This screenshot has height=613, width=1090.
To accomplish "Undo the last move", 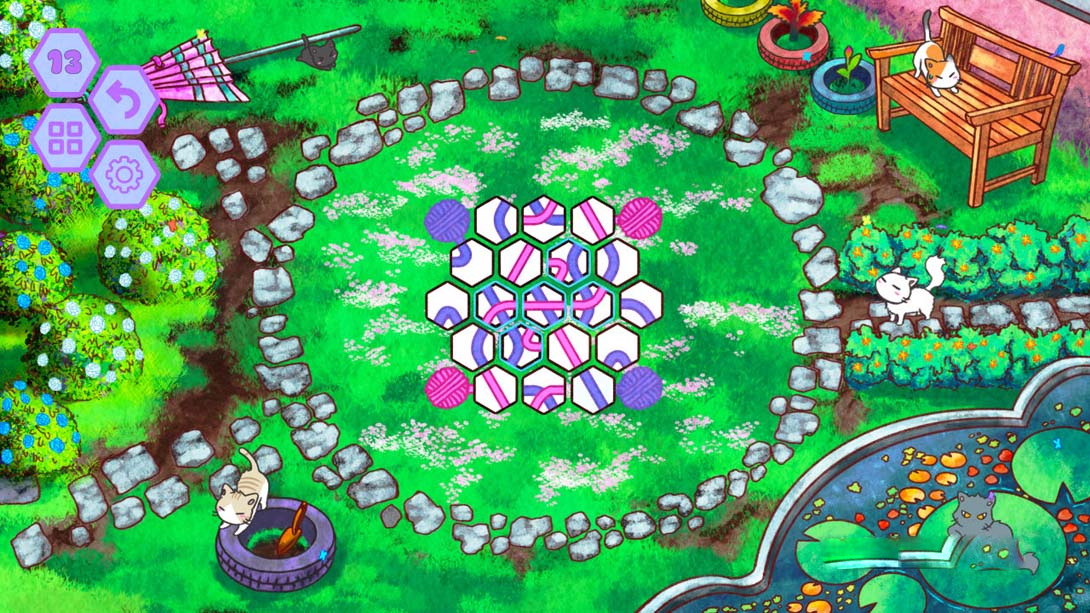I will tap(124, 100).
